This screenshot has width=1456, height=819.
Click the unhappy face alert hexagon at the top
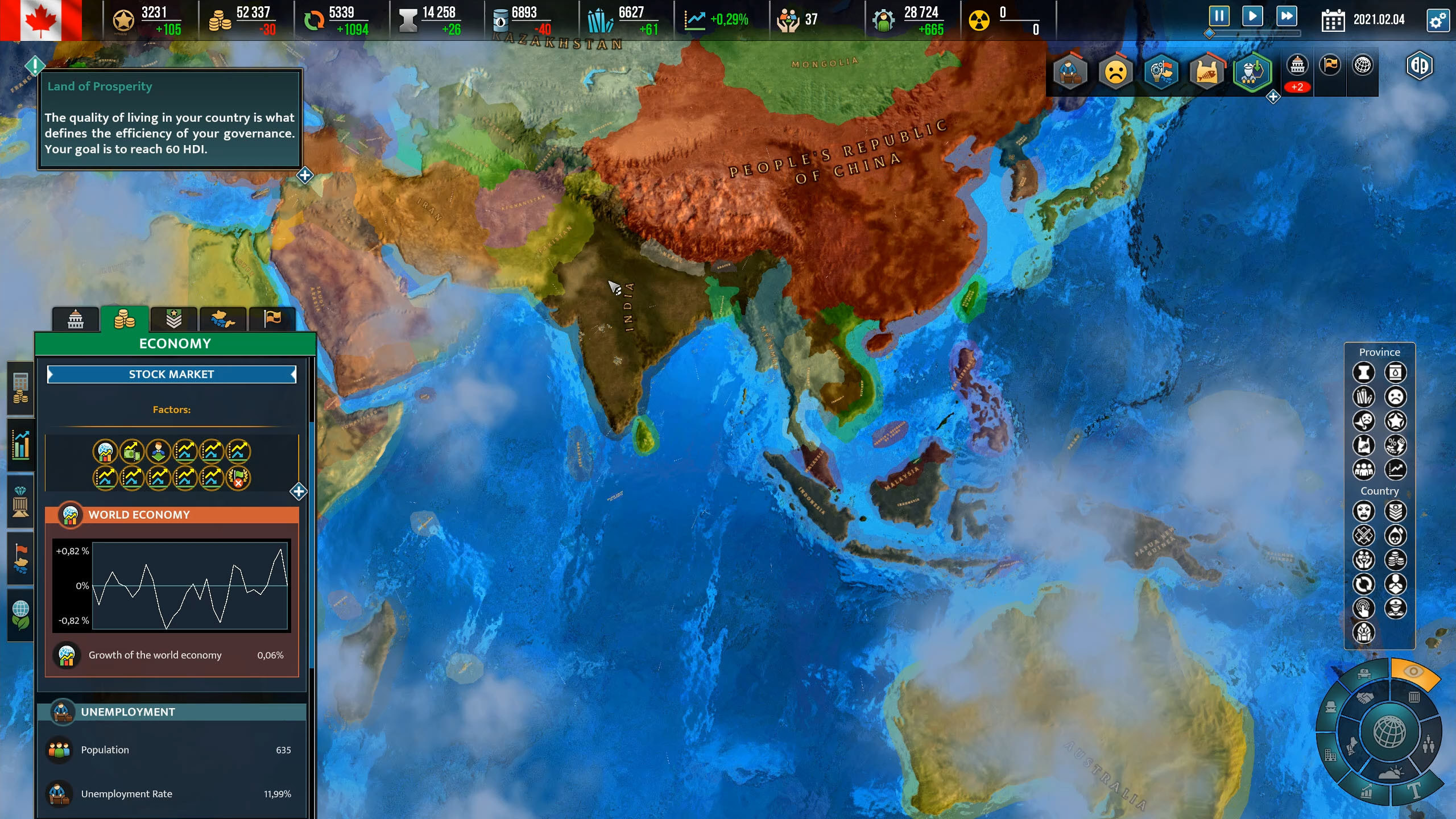(x=1115, y=72)
